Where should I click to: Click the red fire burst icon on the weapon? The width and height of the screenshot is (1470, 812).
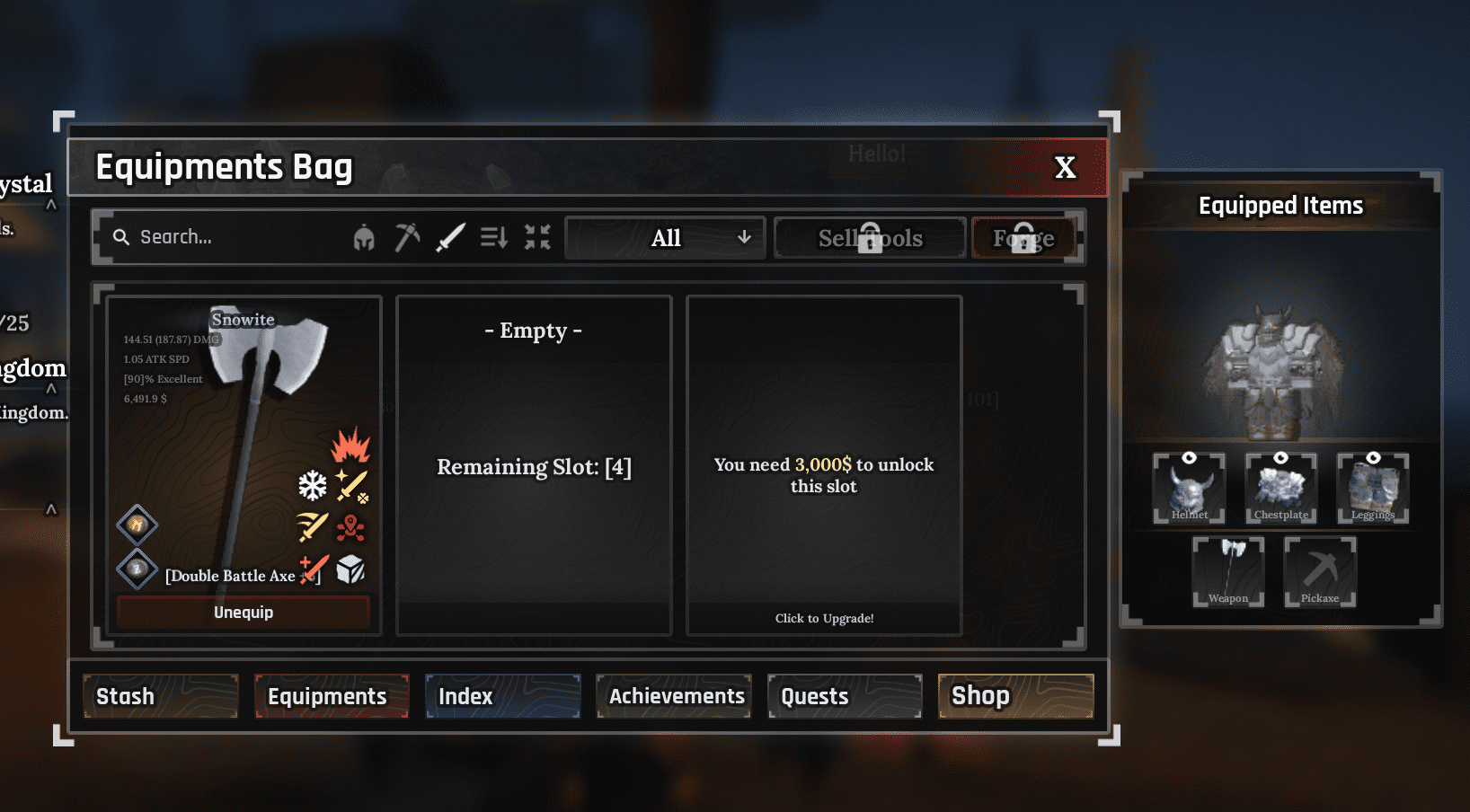coord(349,446)
